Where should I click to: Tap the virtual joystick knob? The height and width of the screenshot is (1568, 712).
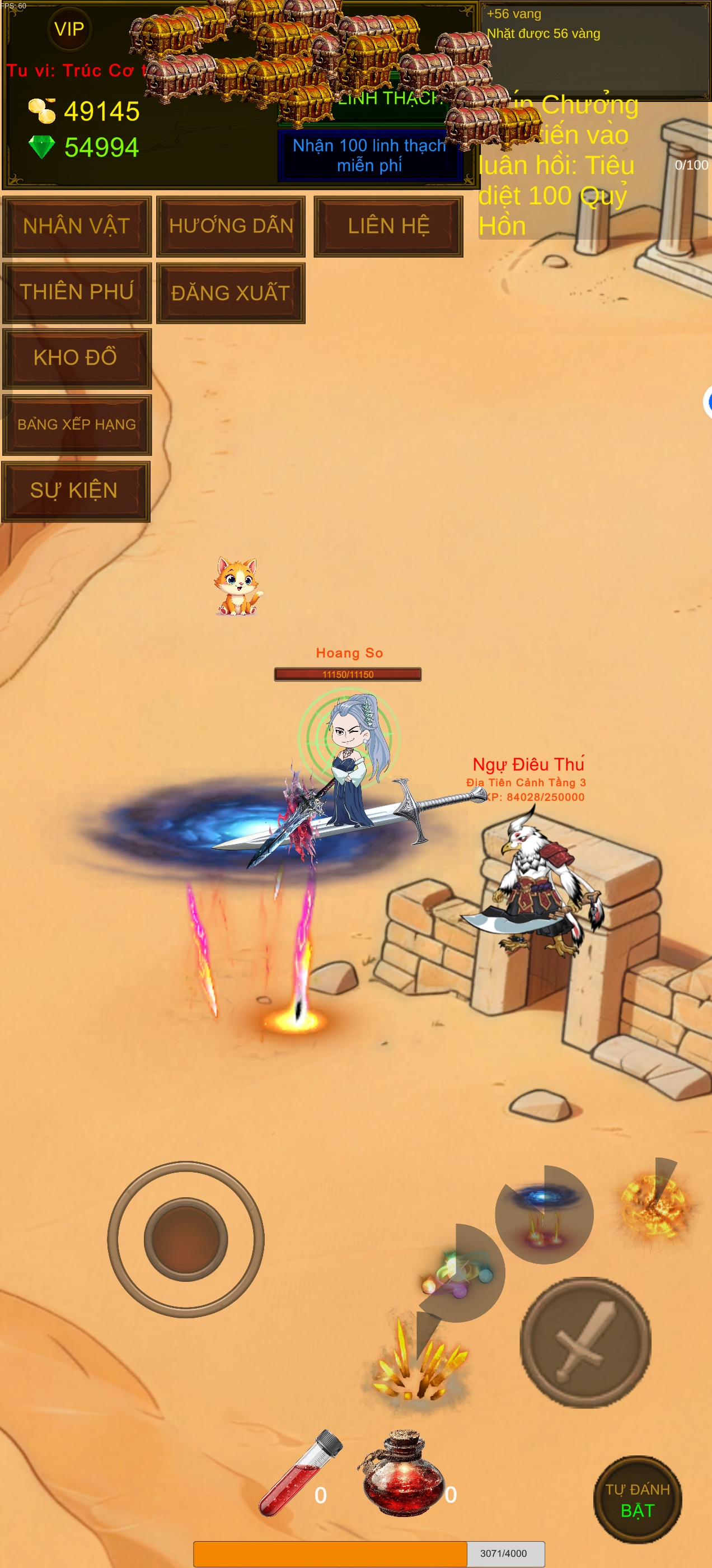(x=186, y=1239)
